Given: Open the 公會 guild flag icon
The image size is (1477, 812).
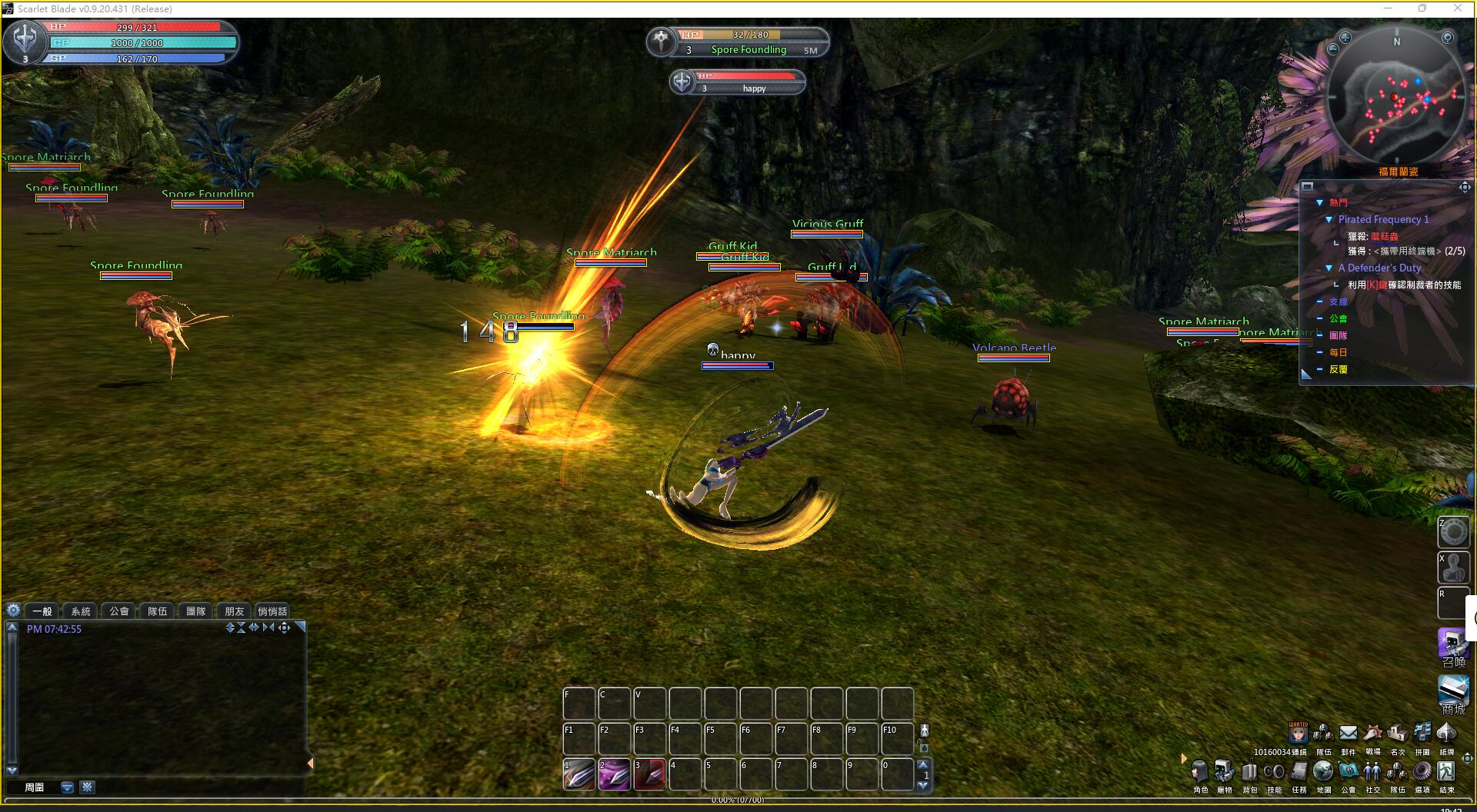Looking at the screenshot, I should coord(1348,771).
